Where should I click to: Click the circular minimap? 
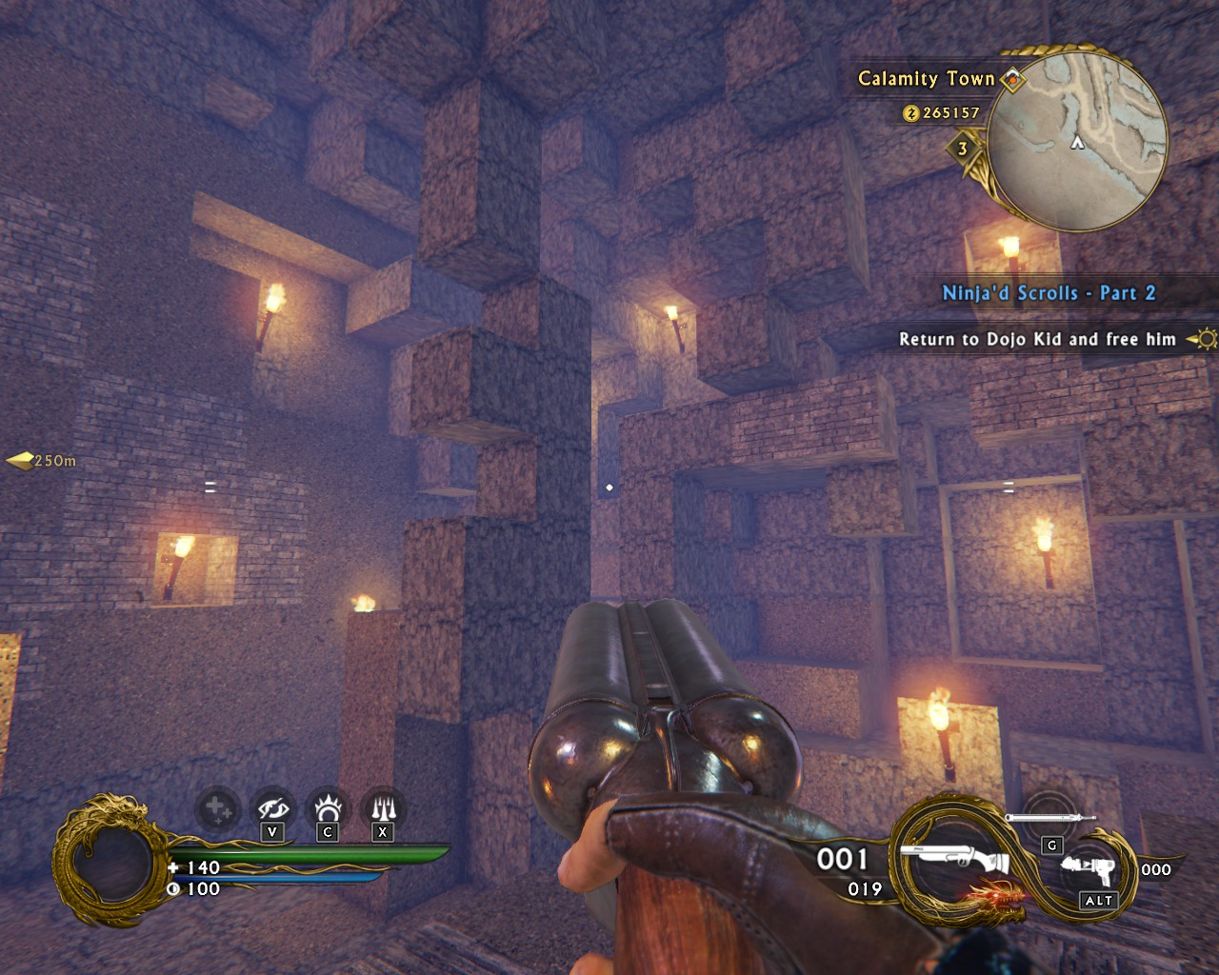coord(1078,139)
